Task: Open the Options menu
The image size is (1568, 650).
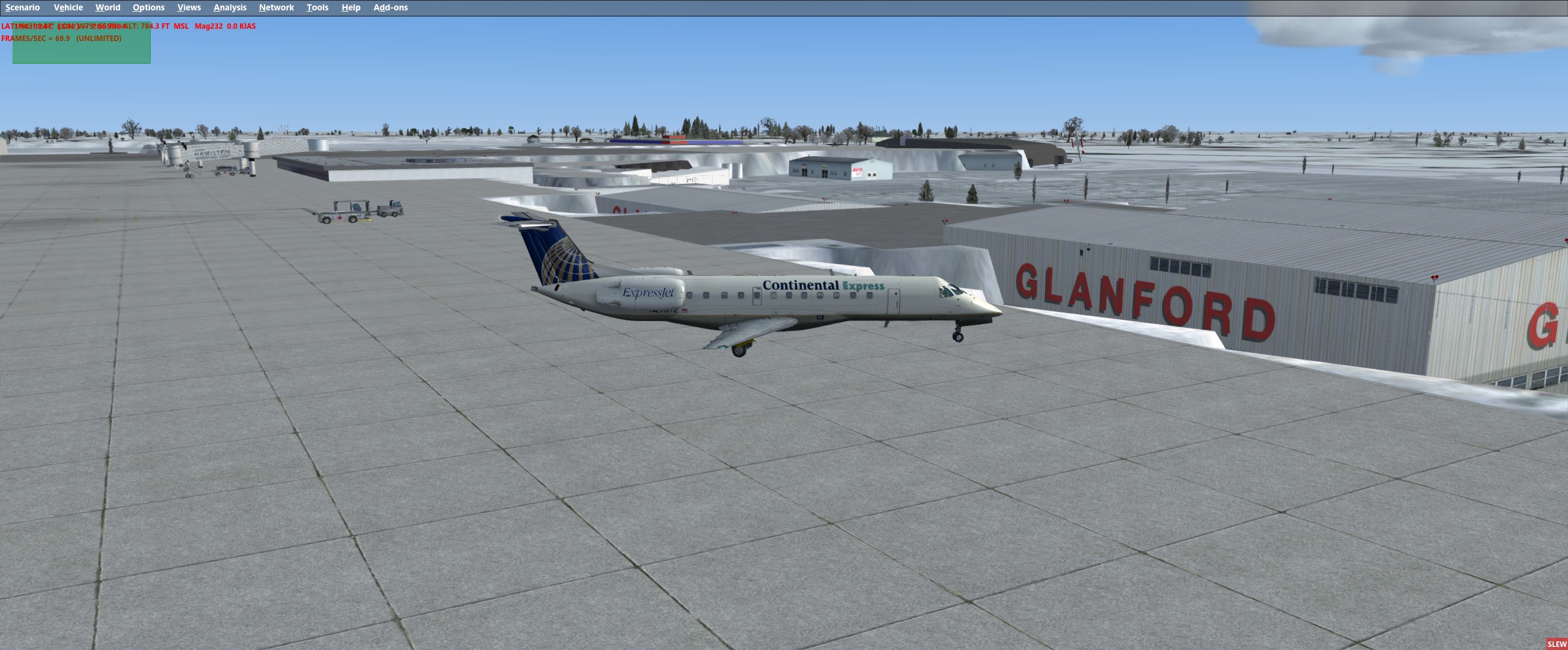Action: pyautogui.click(x=148, y=7)
